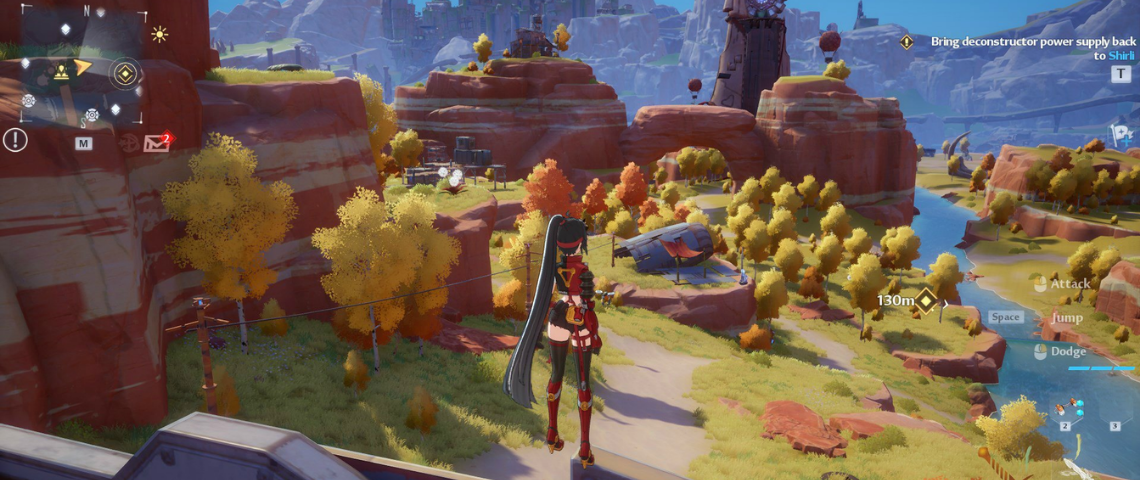Click the dimmed planet icon beside the mail
The height and width of the screenshot is (480, 1140).
tap(128, 142)
